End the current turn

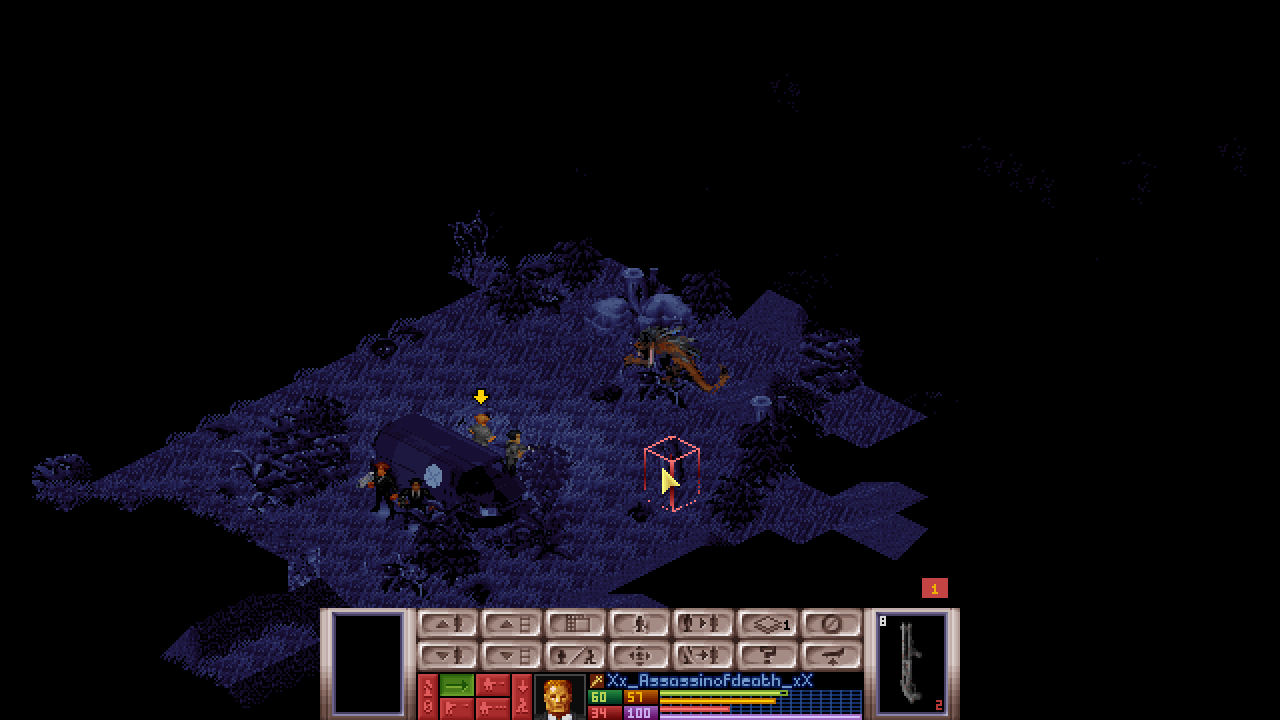832,656
